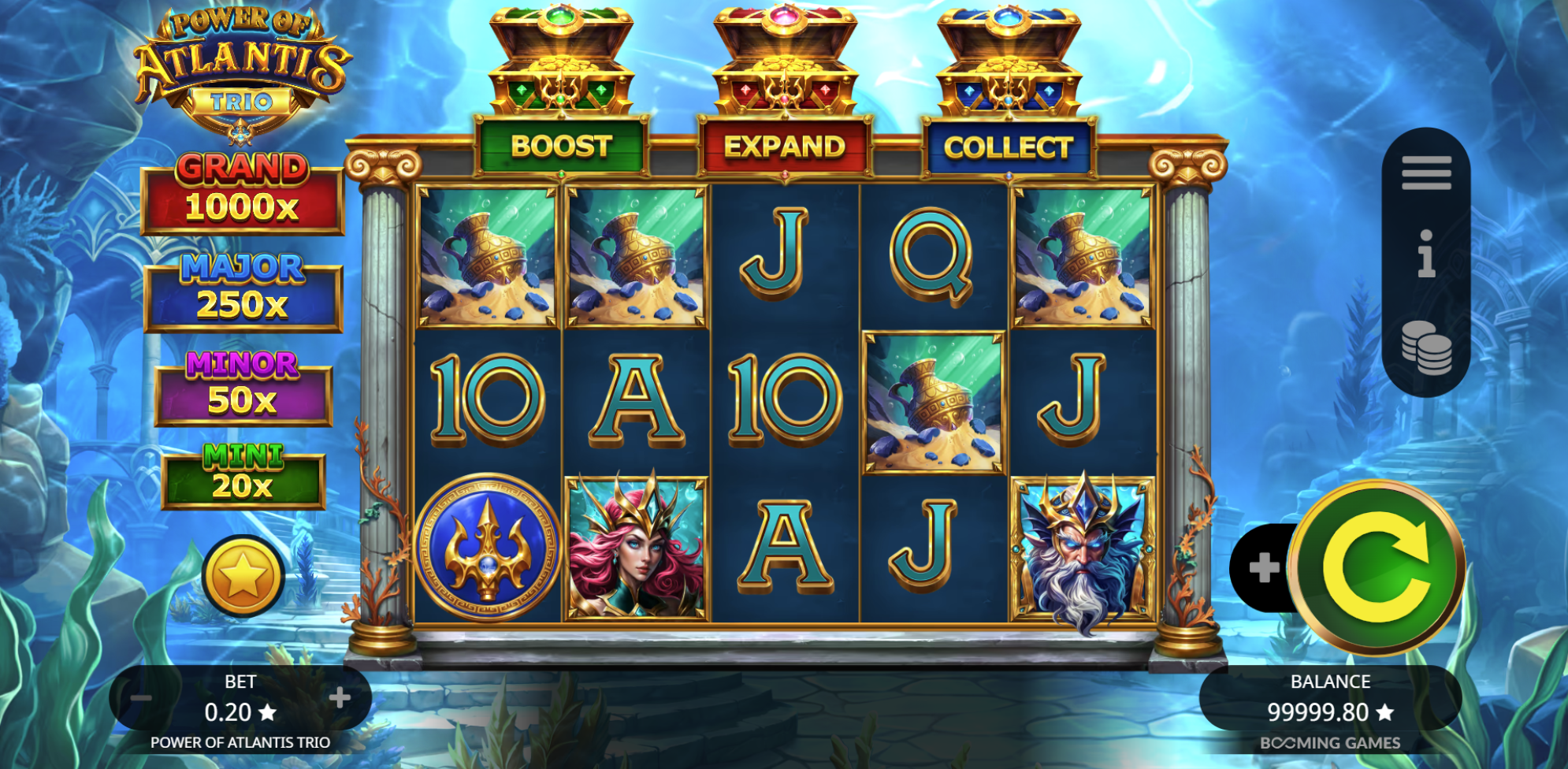Image resolution: width=1568 pixels, height=769 pixels.
Task: Spin the reels with the green button
Action: coord(1376,567)
